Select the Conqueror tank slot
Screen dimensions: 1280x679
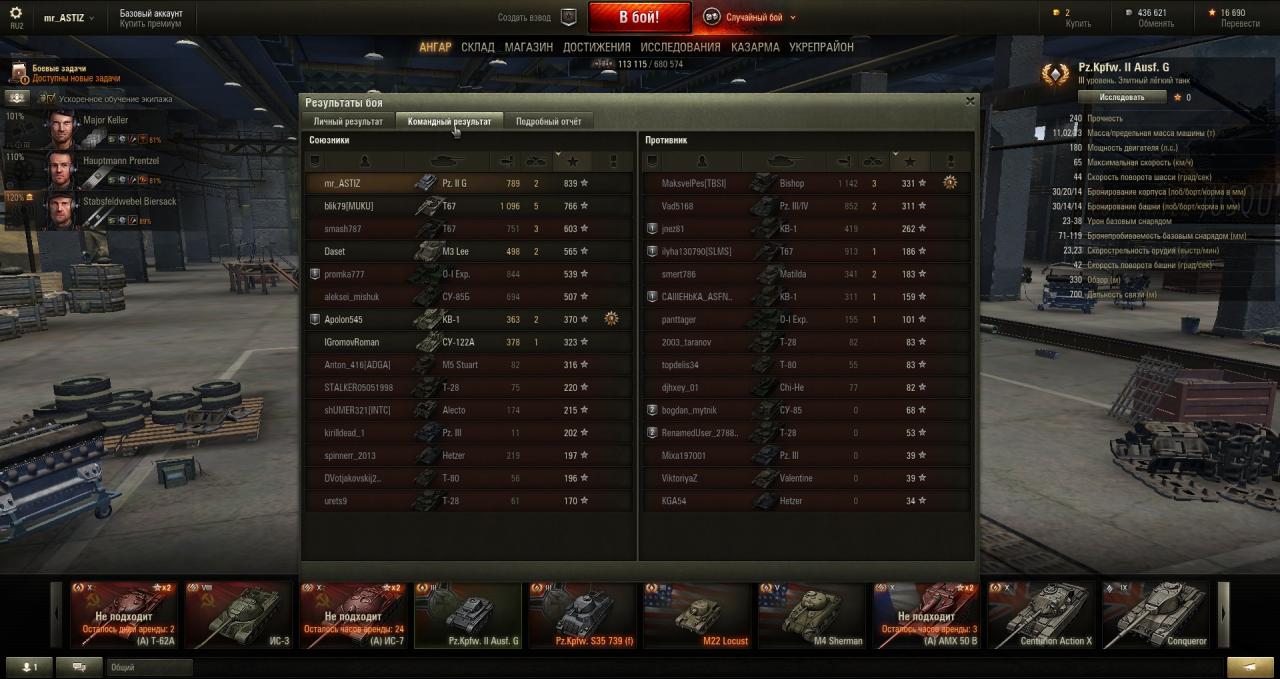tap(1157, 615)
